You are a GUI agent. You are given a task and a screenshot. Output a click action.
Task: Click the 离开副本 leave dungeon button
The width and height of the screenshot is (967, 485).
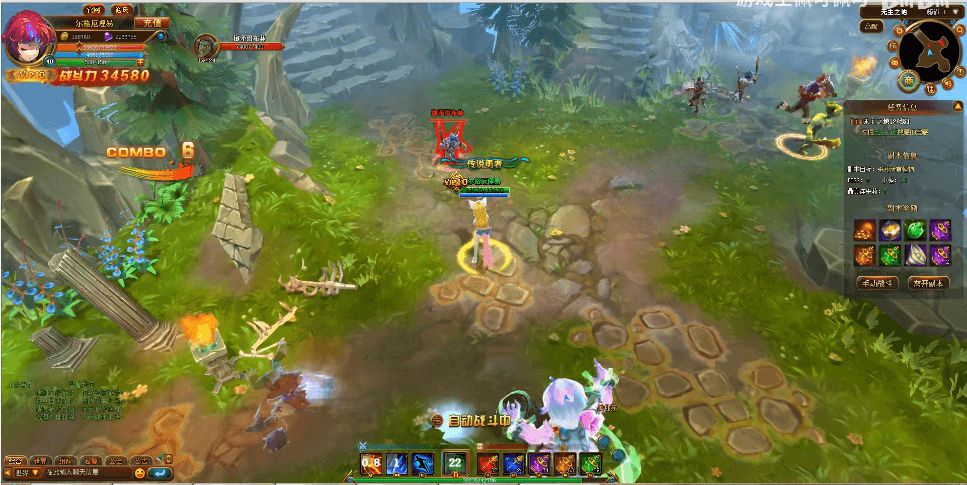928,283
